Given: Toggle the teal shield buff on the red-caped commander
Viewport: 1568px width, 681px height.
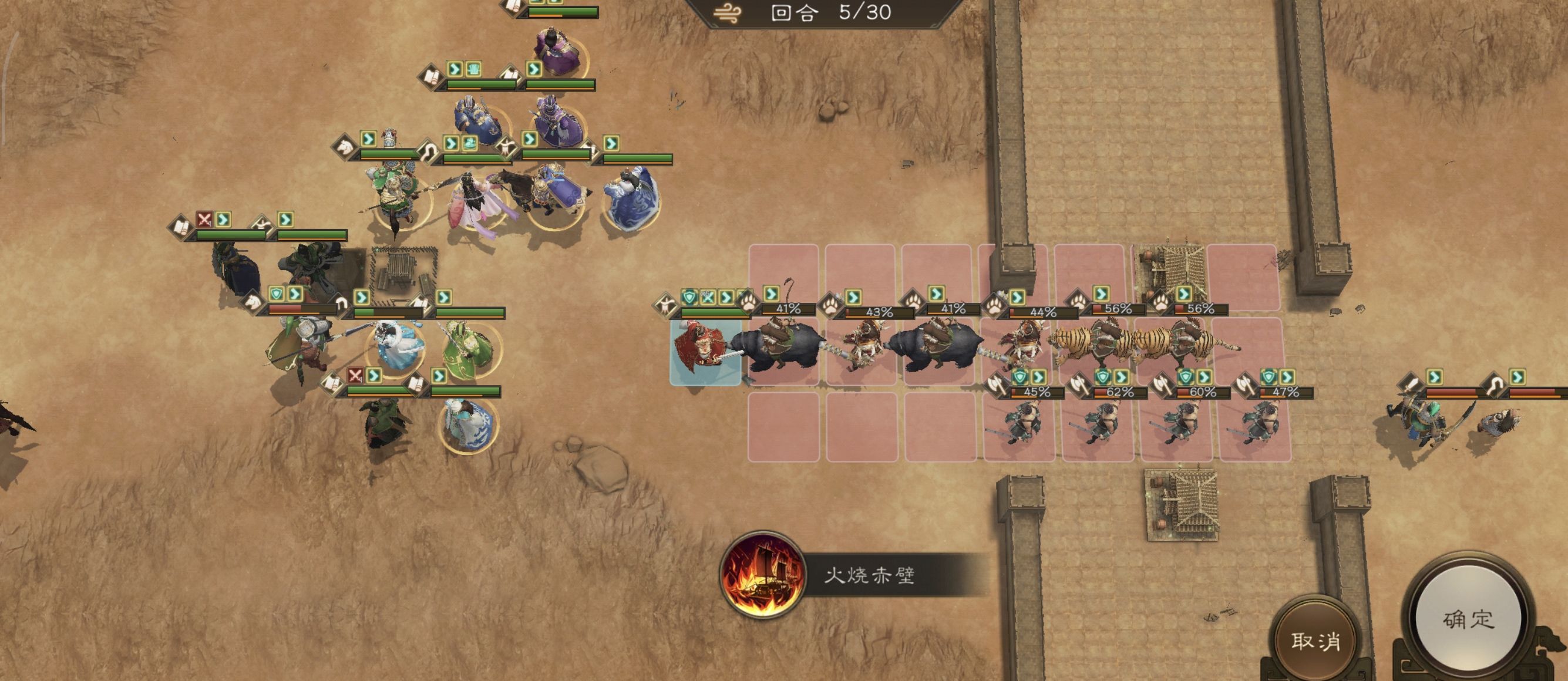Looking at the screenshot, I should coord(688,298).
